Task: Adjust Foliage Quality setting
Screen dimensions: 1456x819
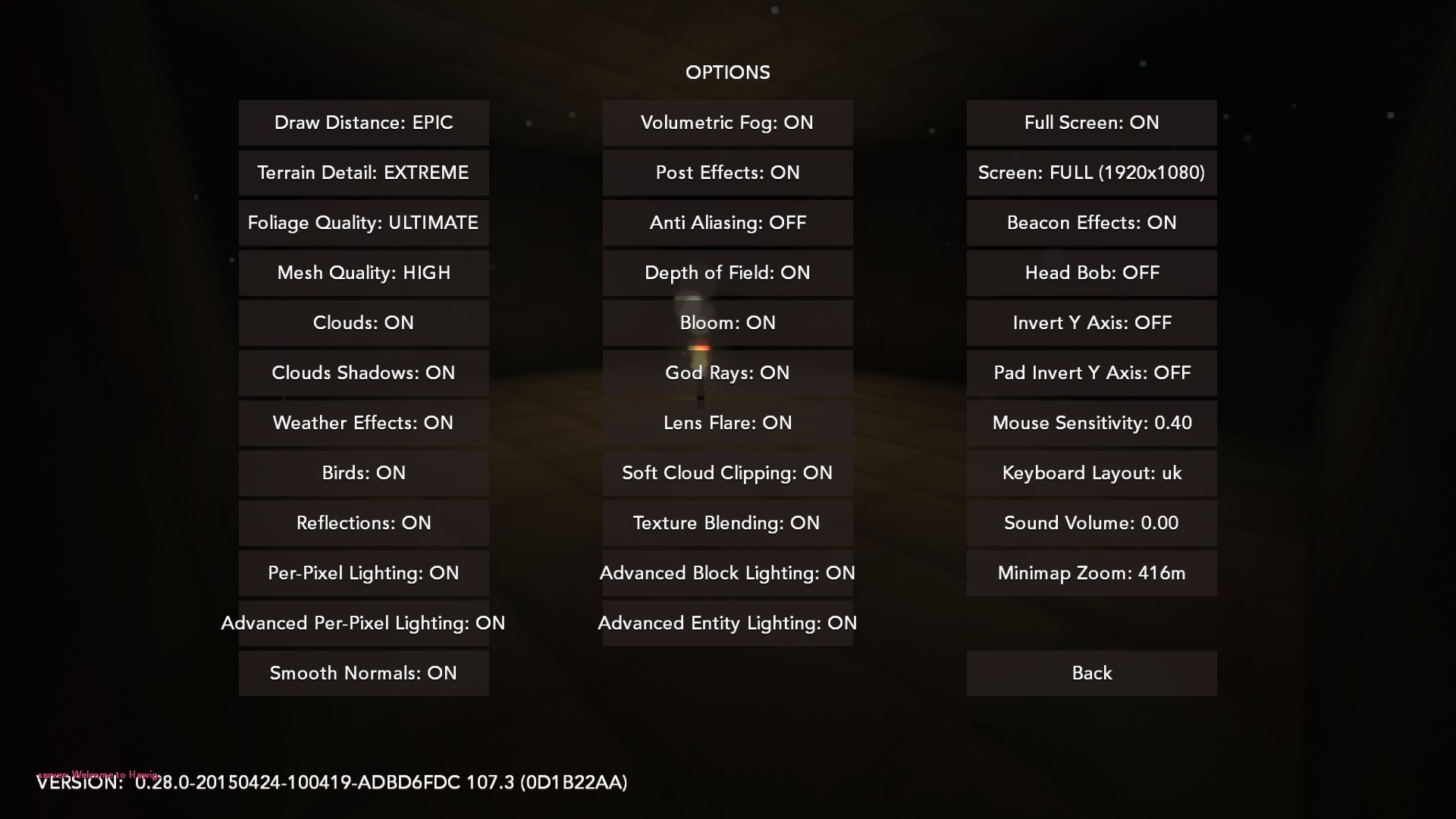Action: (363, 223)
